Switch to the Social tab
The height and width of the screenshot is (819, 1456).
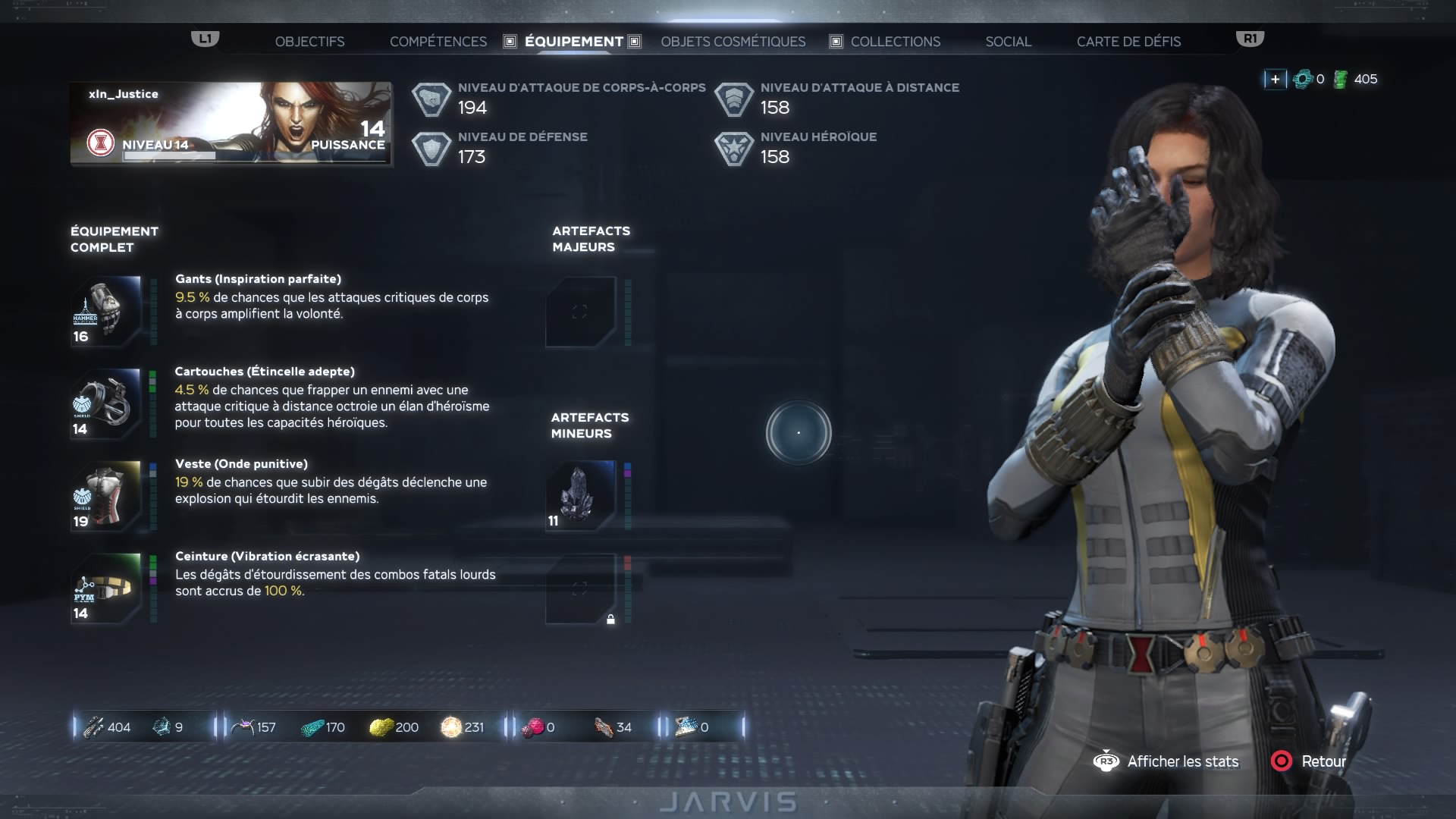[x=1008, y=42]
